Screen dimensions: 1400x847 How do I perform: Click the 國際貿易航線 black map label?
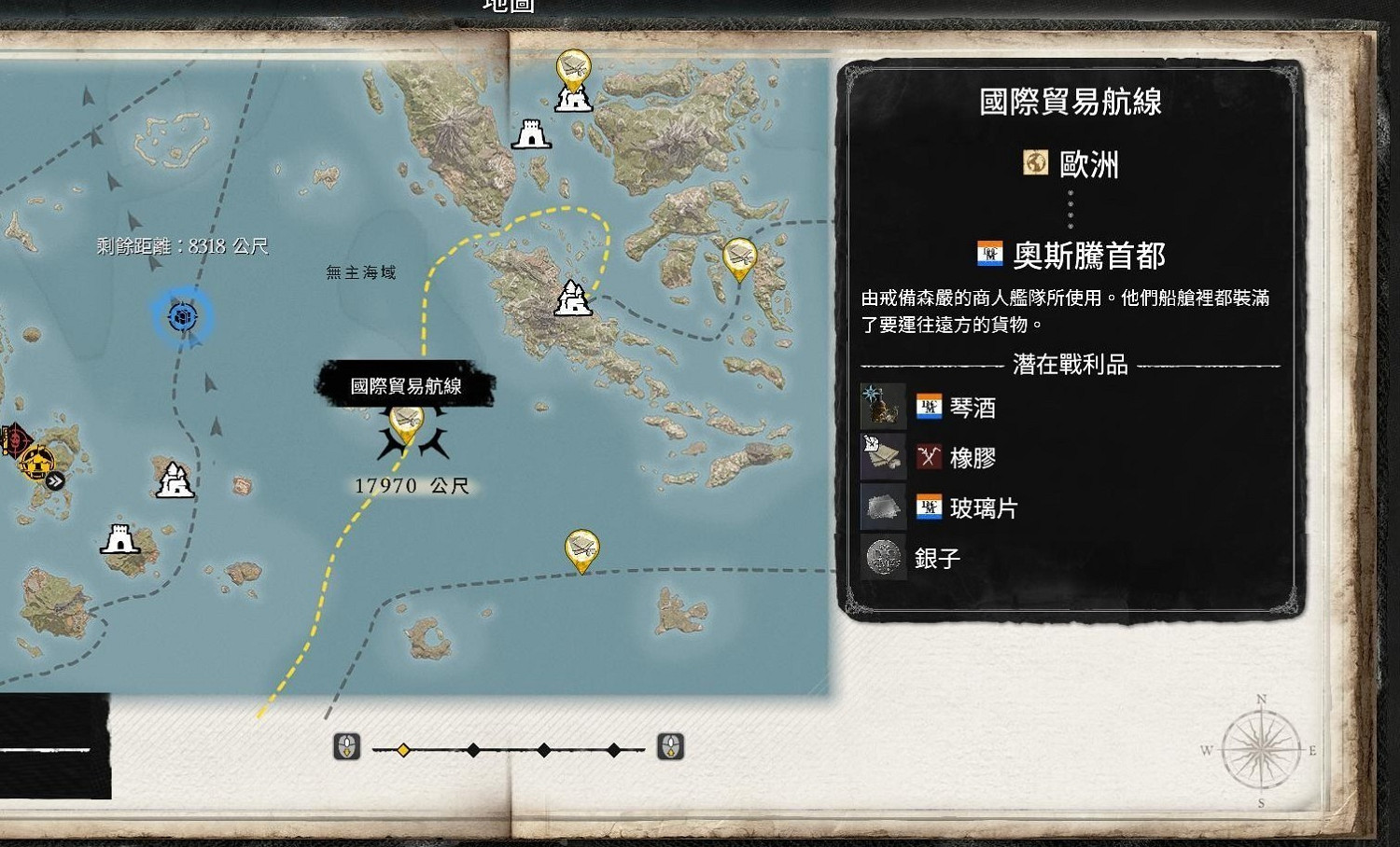tap(406, 385)
